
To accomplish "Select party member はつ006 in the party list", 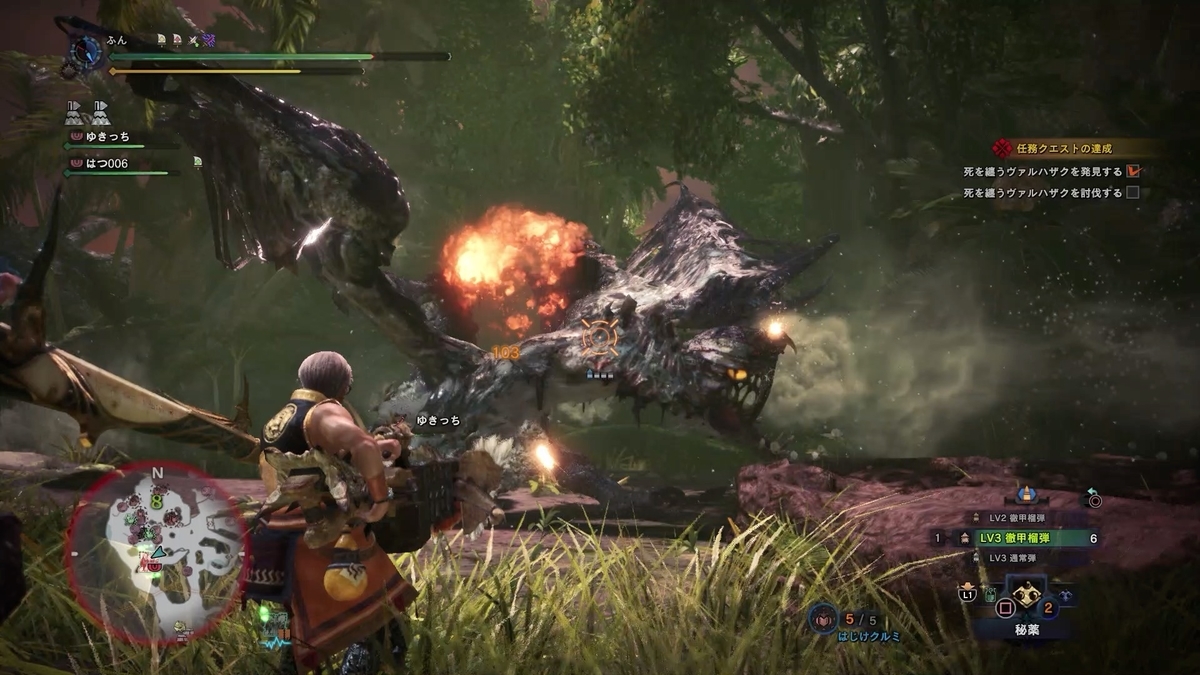I will (104, 163).
